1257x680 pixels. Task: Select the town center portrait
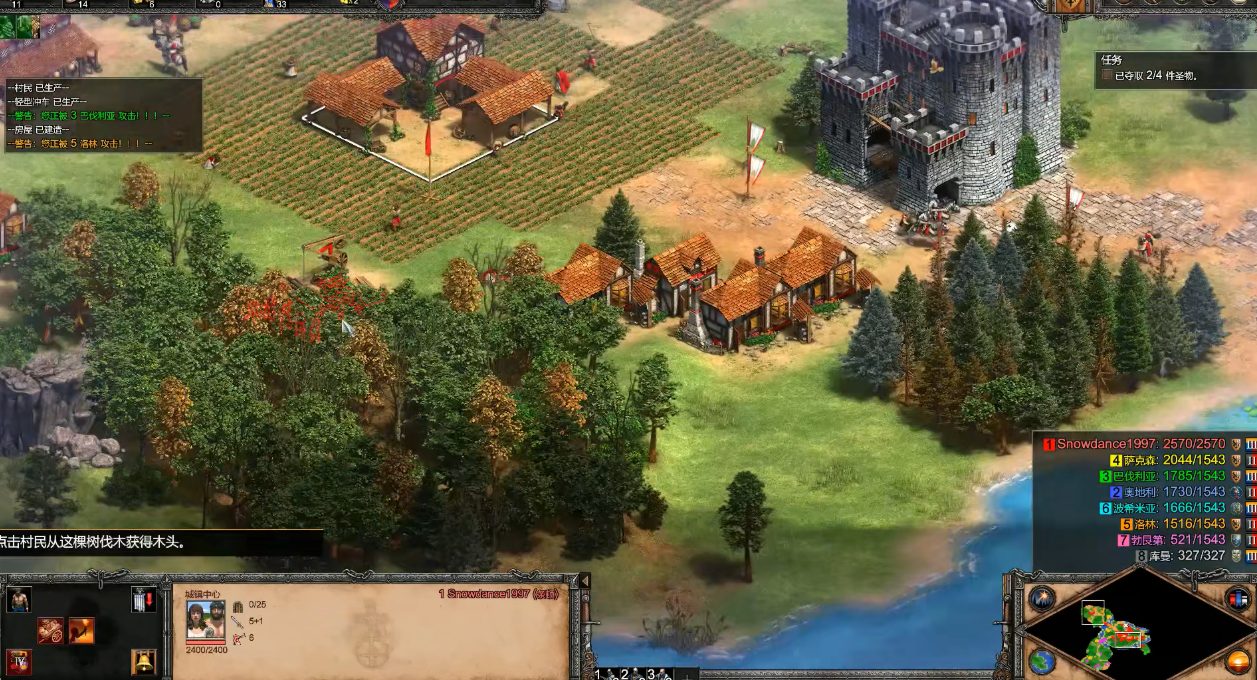click(206, 620)
